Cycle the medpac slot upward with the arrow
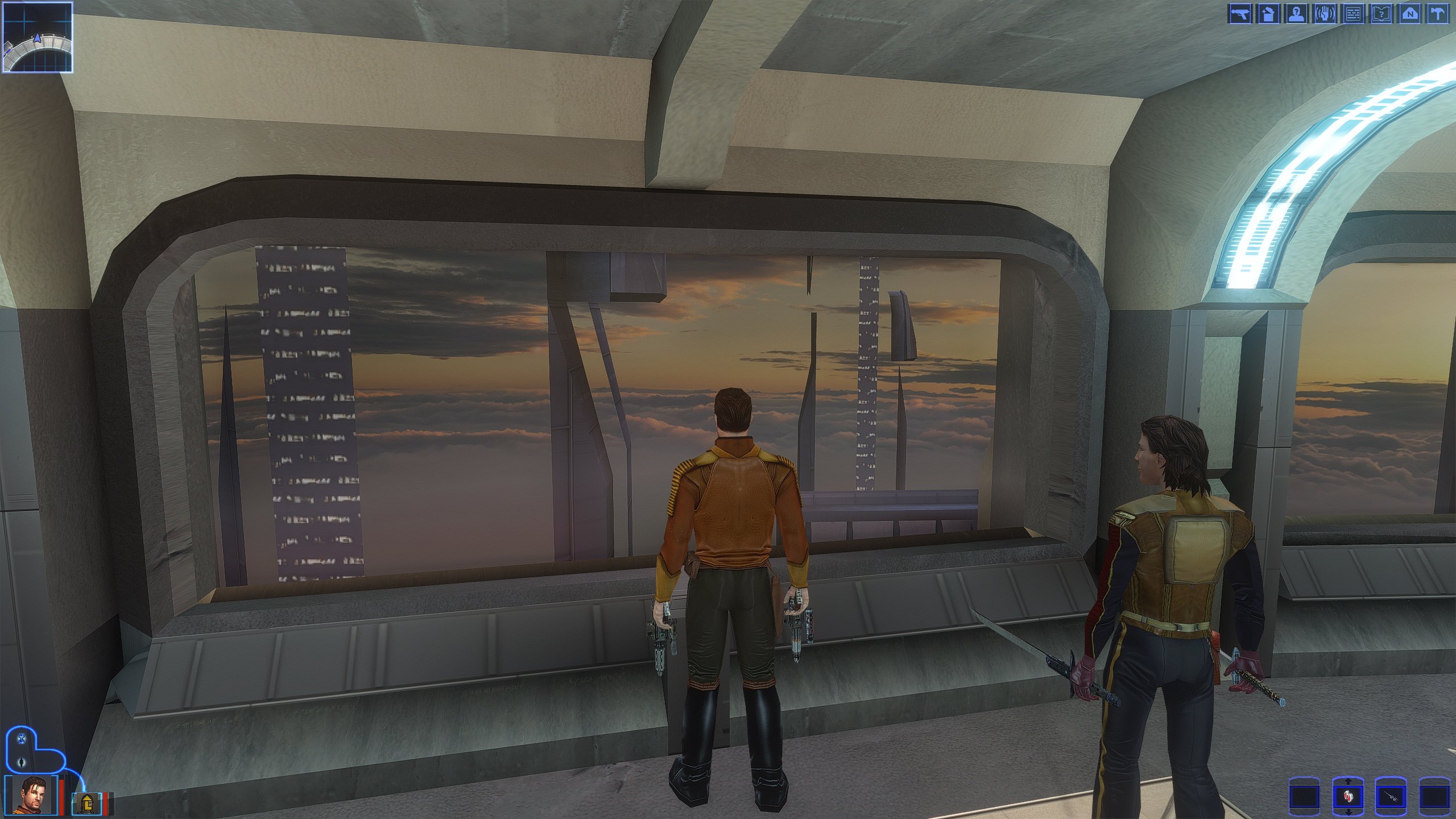 (1347, 782)
